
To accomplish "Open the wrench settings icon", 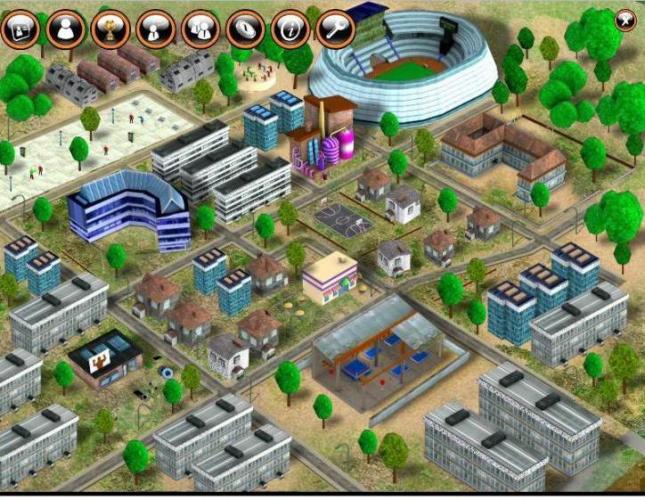I will [x=335, y=28].
